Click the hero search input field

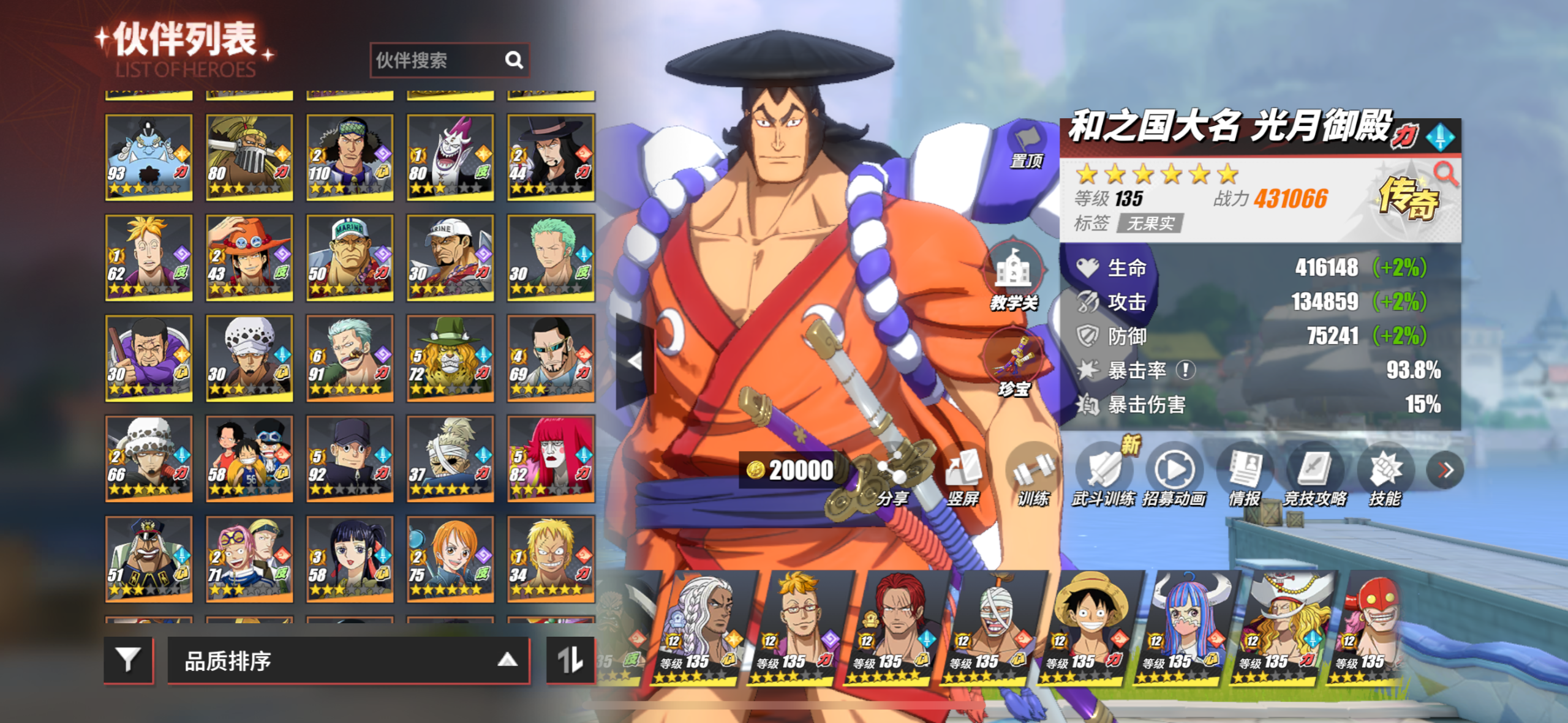click(x=438, y=60)
